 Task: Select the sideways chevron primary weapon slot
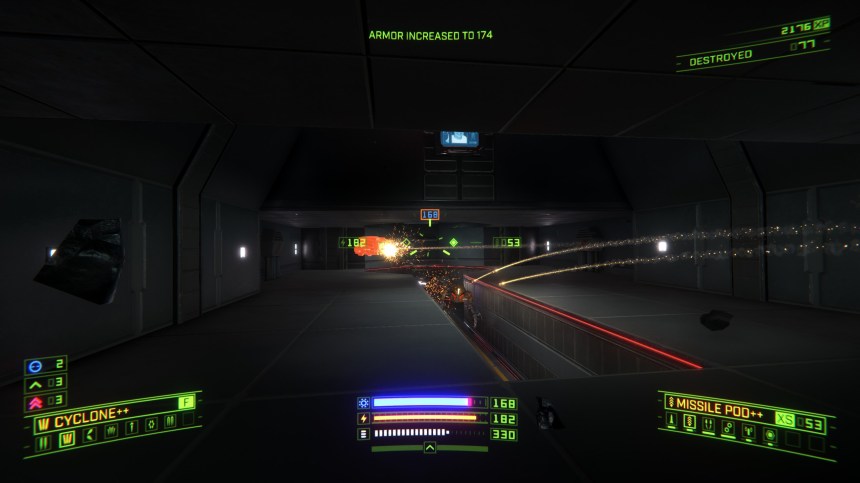point(90,435)
